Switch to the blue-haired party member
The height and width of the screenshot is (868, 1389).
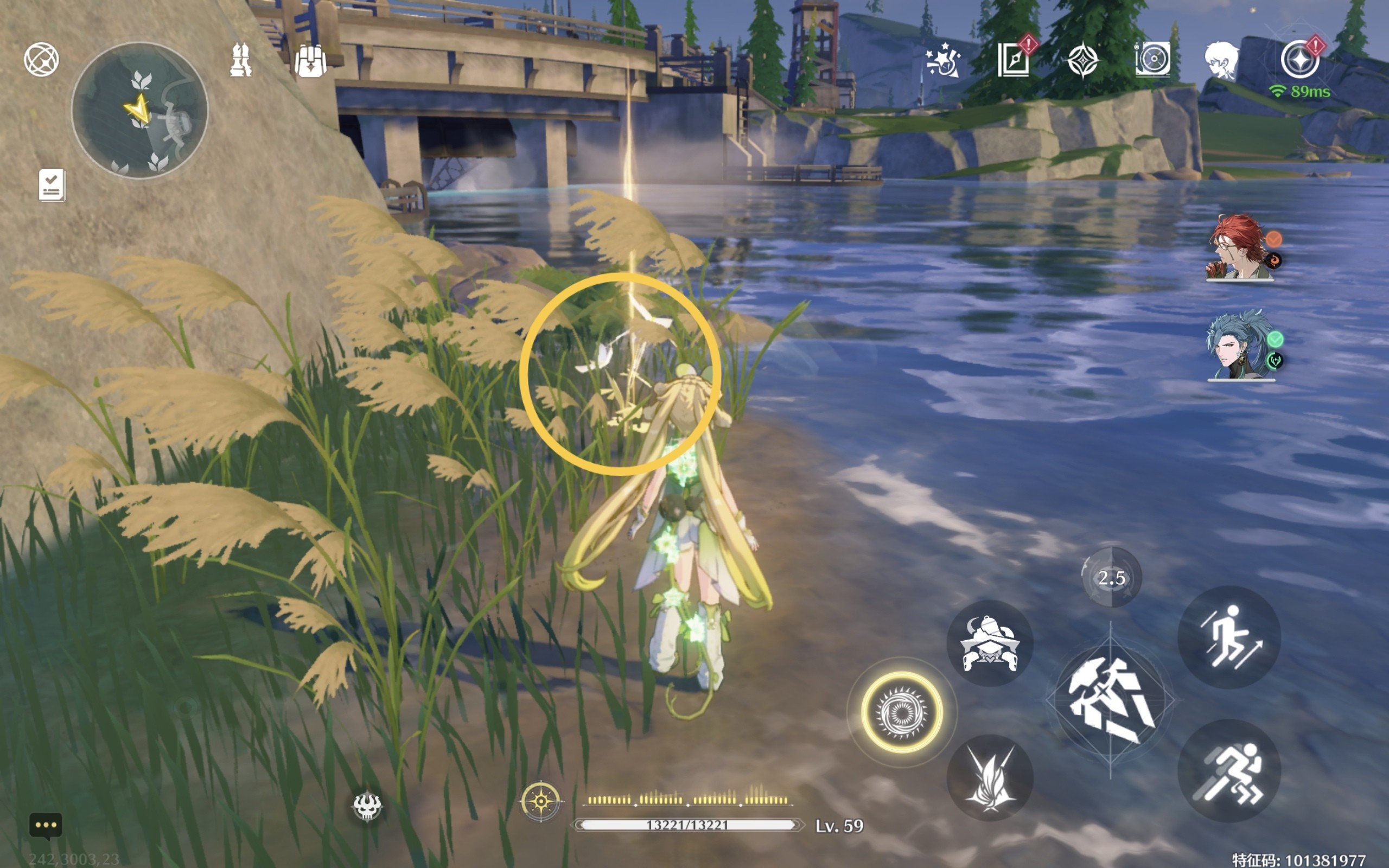(x=1240, y=346)
